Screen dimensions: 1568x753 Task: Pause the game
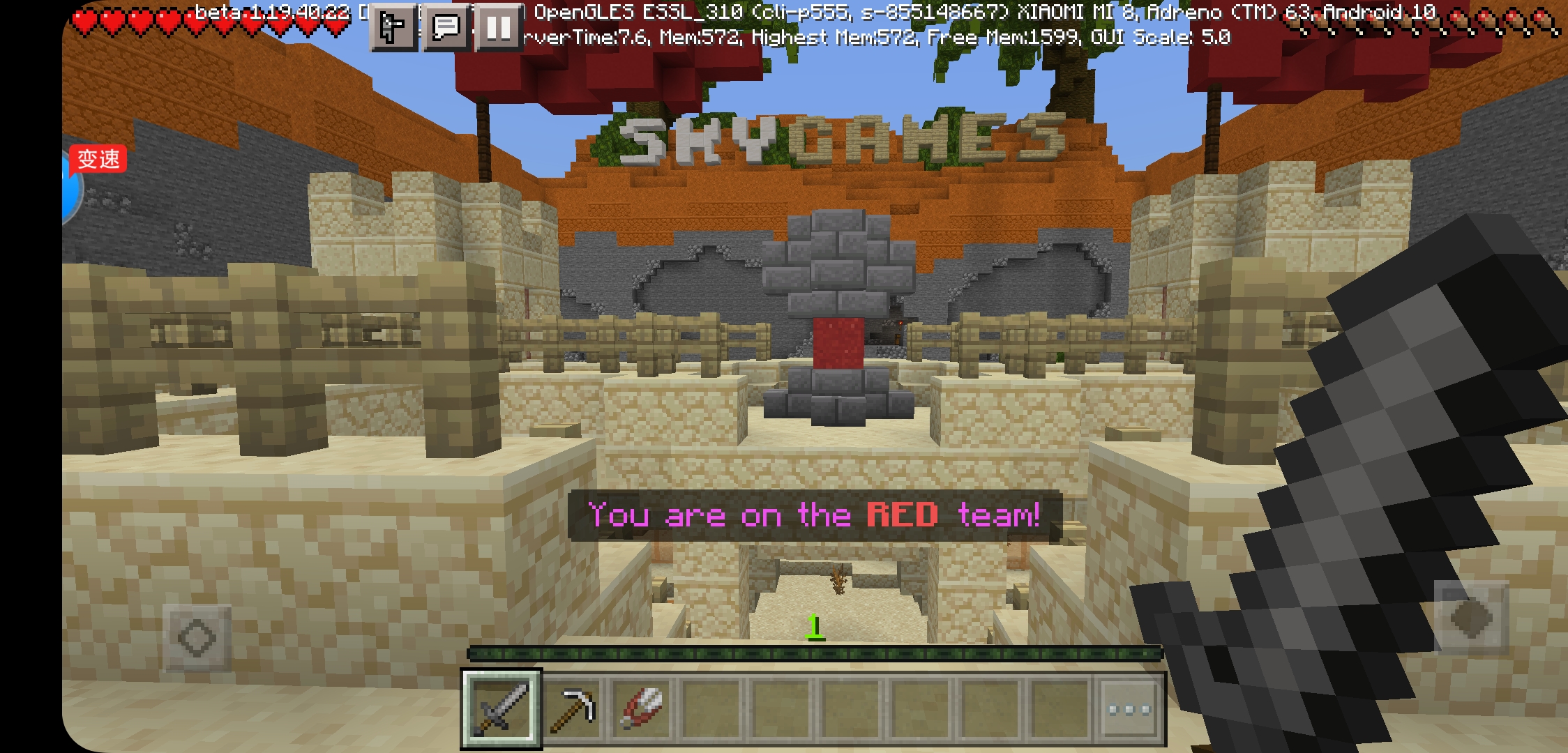[498, 28]
